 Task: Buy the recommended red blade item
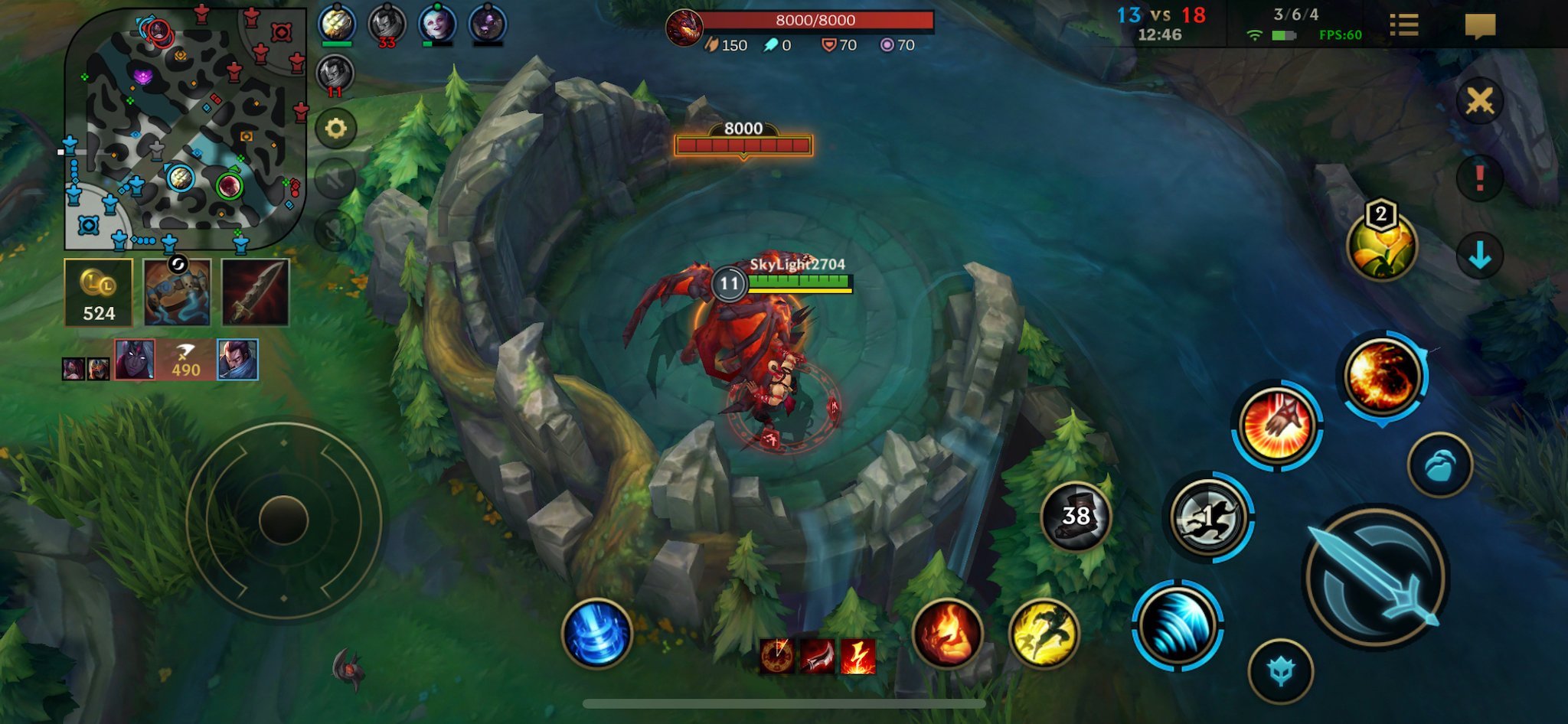point(255,292)
